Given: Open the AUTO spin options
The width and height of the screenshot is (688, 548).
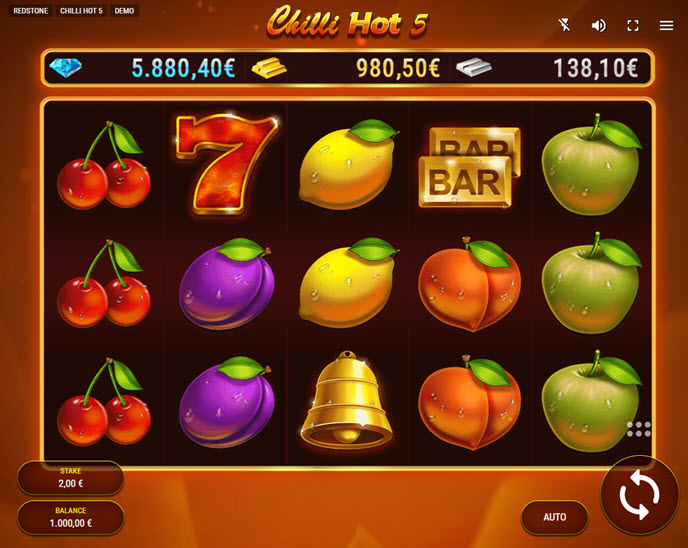Looking at the screenshot, I should point(554,517).
